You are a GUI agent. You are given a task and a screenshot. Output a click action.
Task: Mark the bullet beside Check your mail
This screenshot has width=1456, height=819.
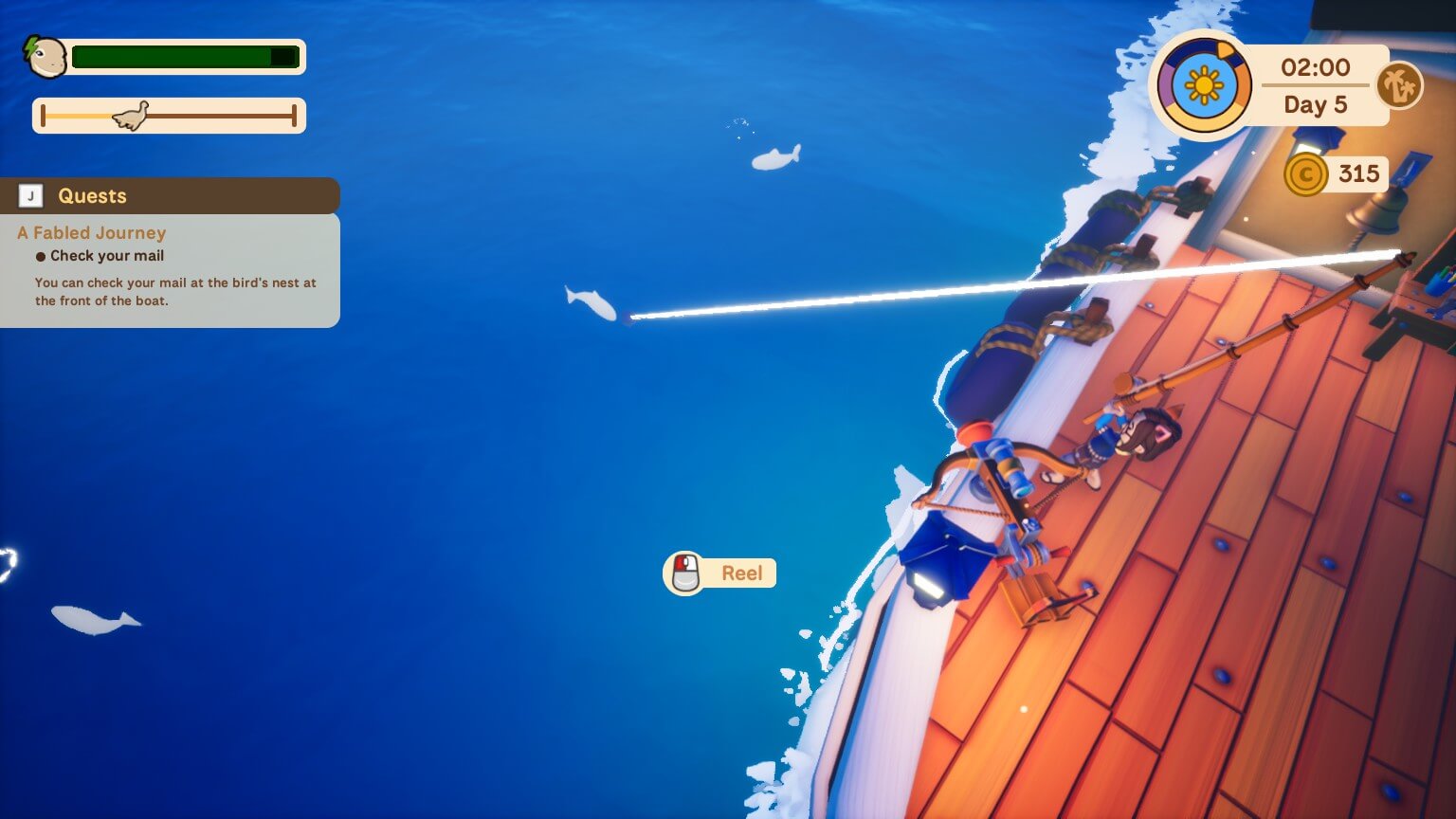click(40, 255)
